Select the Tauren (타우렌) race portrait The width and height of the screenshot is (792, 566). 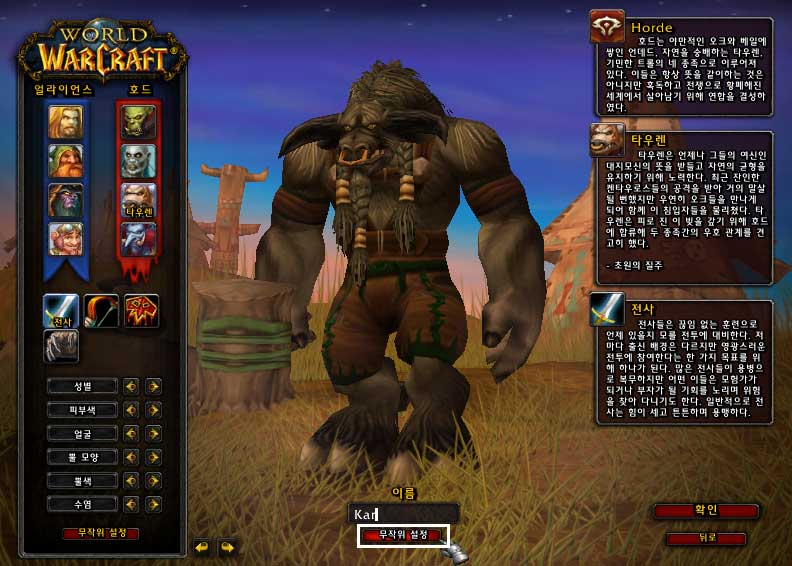click(x=138, y=200)
